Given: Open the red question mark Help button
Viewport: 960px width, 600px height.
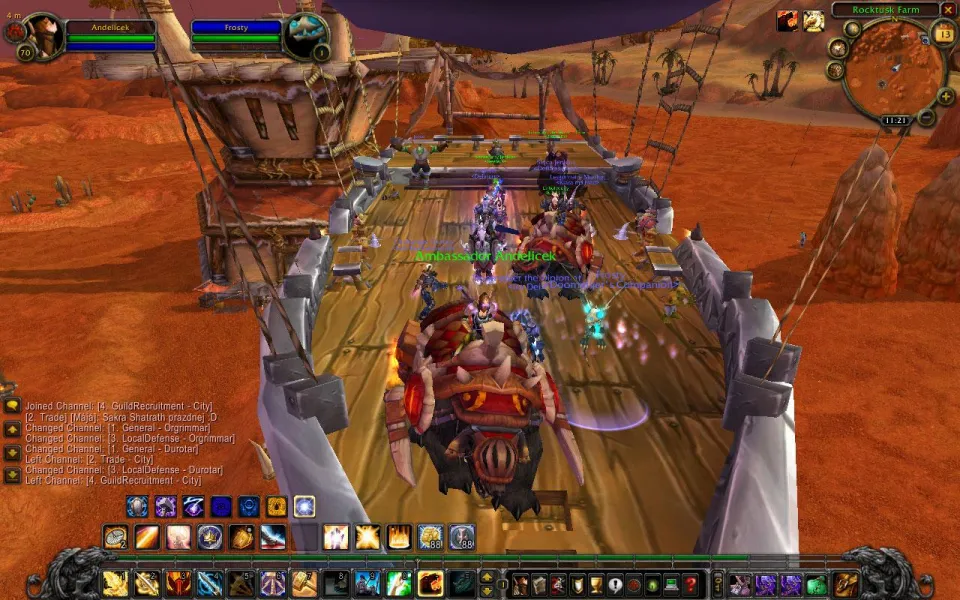Looking at the screenshot, I should pyautogui.click(x=691, y=584).
